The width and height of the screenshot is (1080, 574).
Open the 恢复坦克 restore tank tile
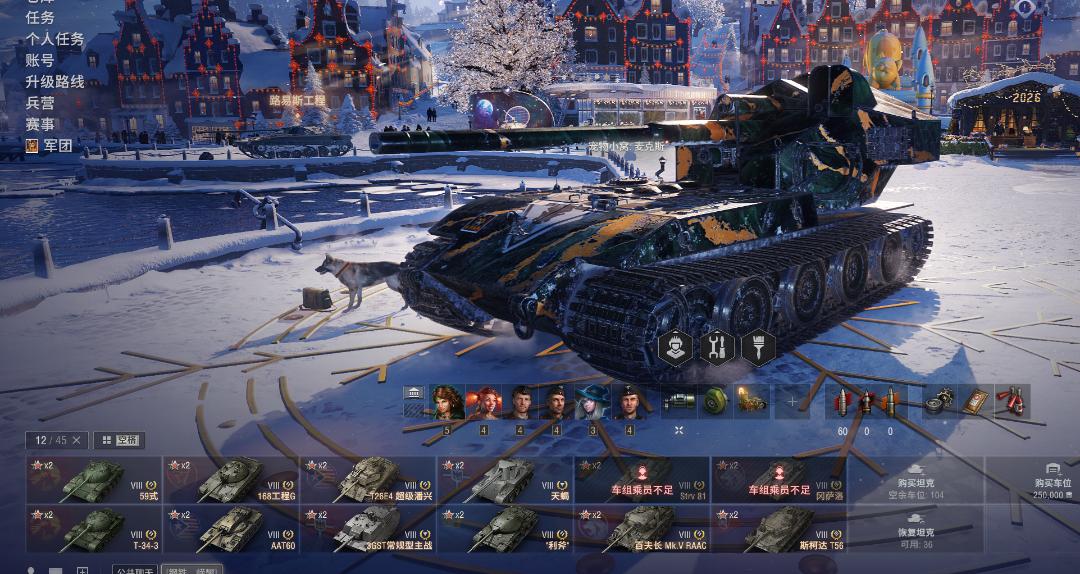tap(915, 529)
